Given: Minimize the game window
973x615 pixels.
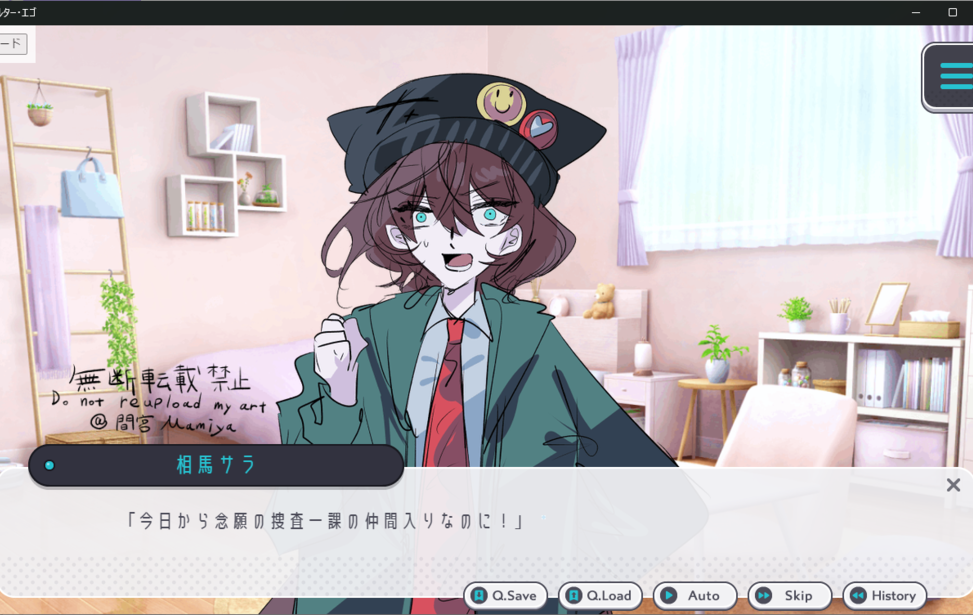Looking at the screenshot, I should (916, 12).
